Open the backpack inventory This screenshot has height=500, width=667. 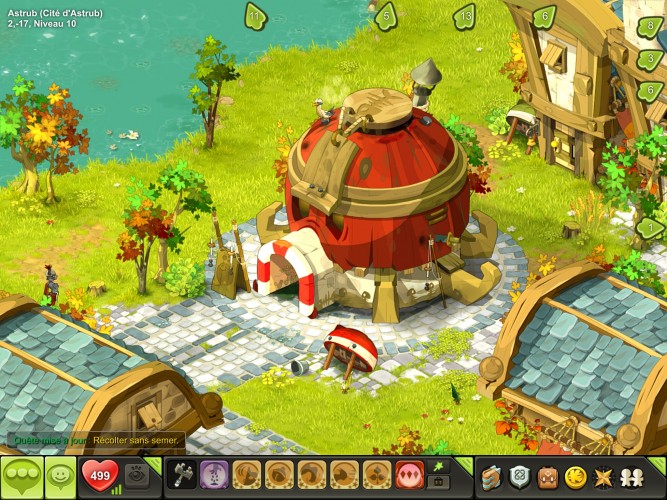point(547,476)
